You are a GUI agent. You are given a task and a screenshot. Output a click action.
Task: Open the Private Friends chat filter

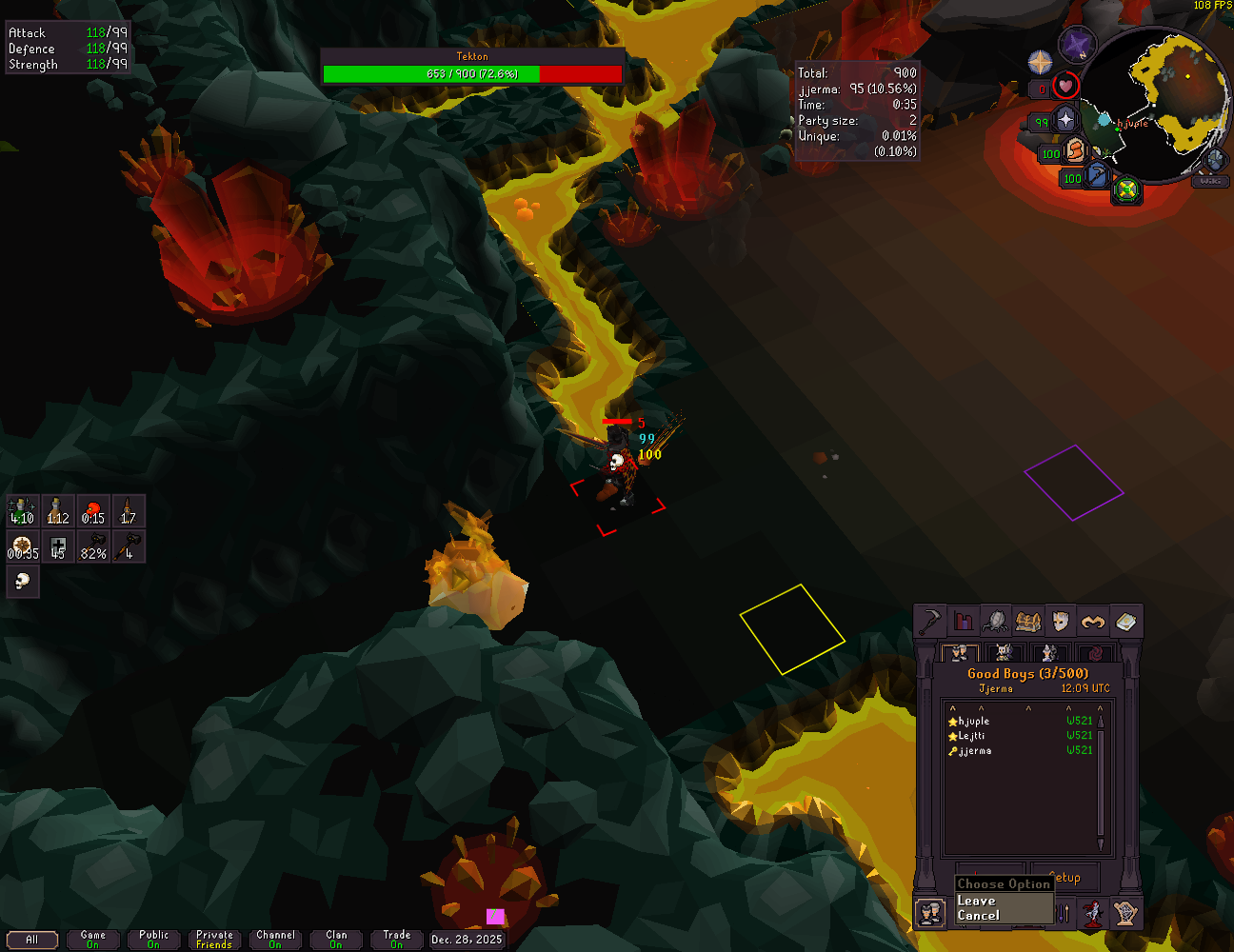(x=214, y=940)
